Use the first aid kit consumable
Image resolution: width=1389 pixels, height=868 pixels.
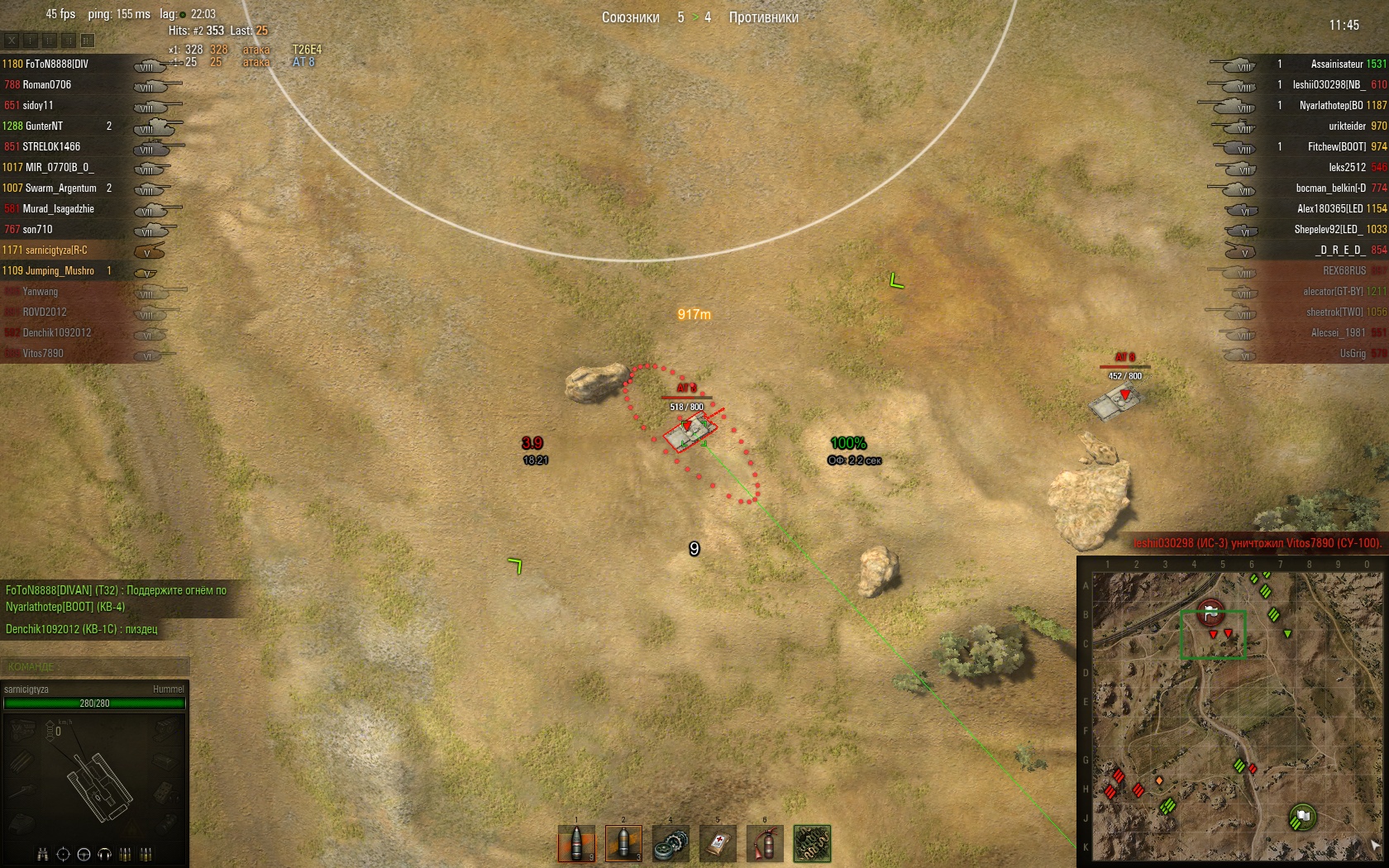pos(718,844)
